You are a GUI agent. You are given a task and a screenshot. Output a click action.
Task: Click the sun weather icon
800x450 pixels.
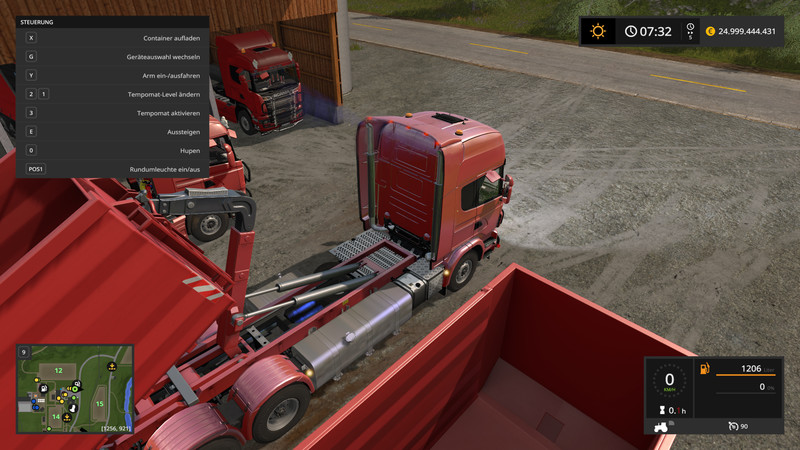pyautogui.click(x=598, y=31)
